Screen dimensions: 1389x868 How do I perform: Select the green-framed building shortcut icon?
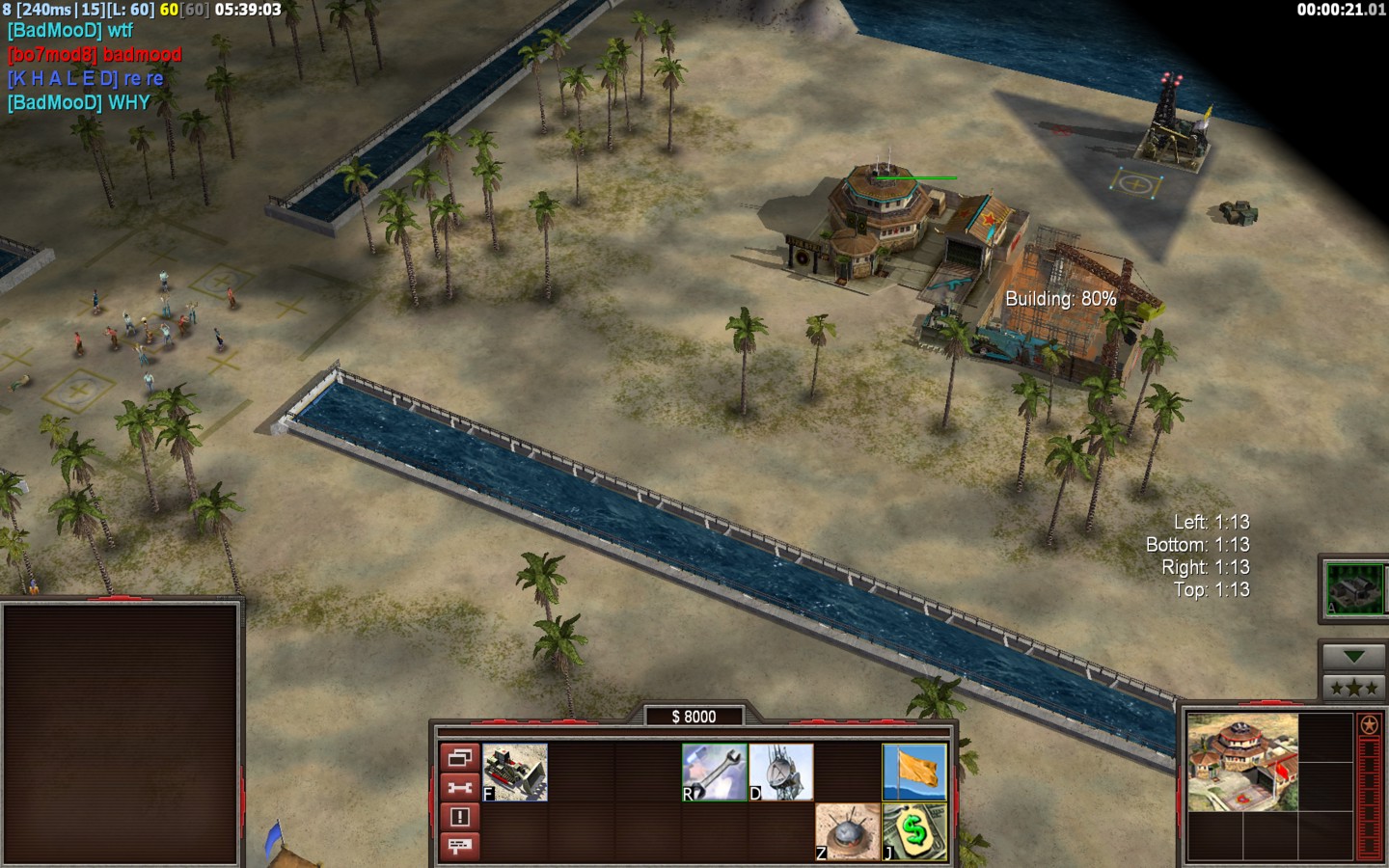coord(1354,588)
